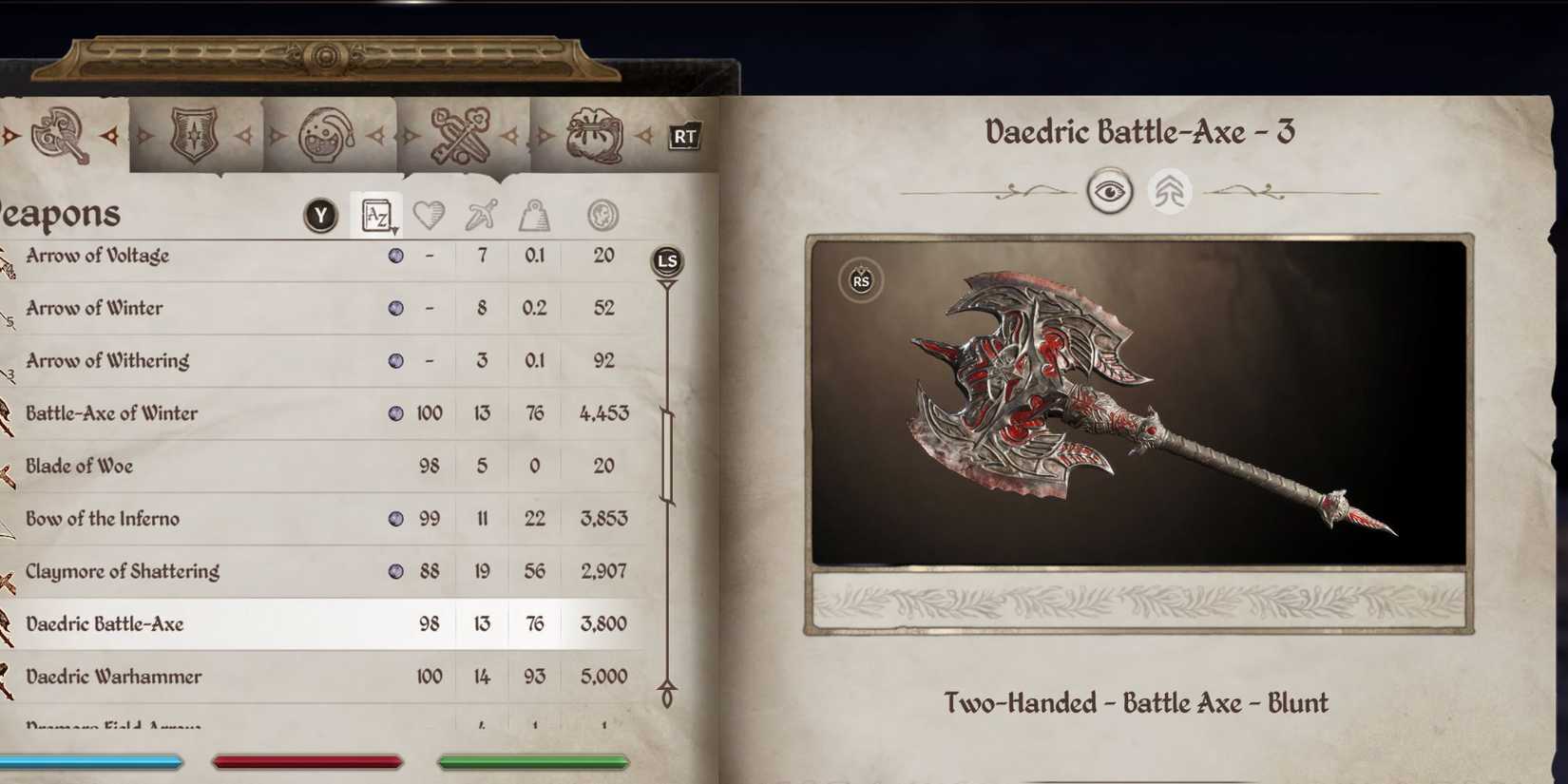Sort weapons by damage dagger icon
This screenshot has width=1568, height=784.
coord(480,215)
